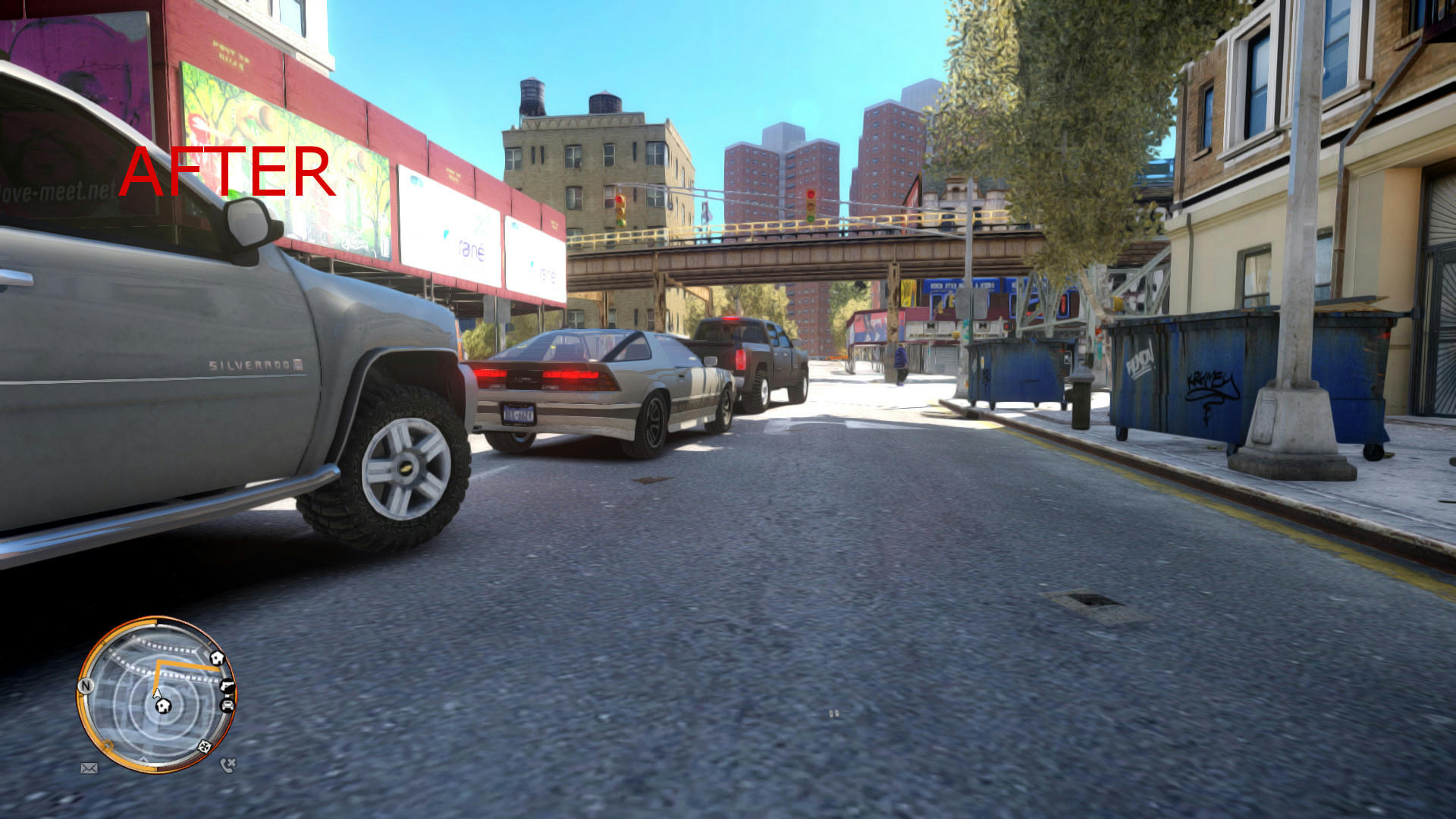The height and width of the screenshot is (819, 1456).
Task: Select the white player arrow on radar
Action: click(156, 692)
